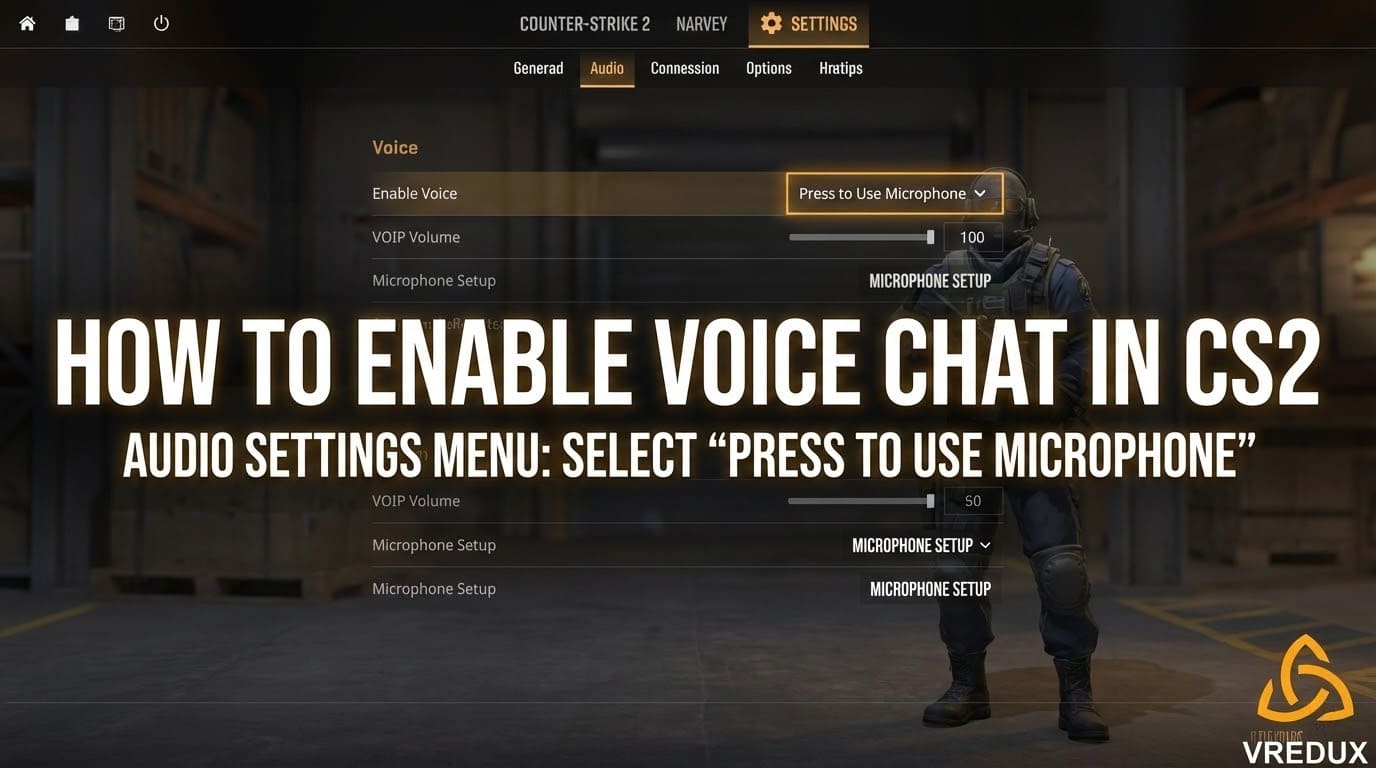Switch to the Generad settings tab
This screenshot has width=1376, height=768.
[538, 68]
